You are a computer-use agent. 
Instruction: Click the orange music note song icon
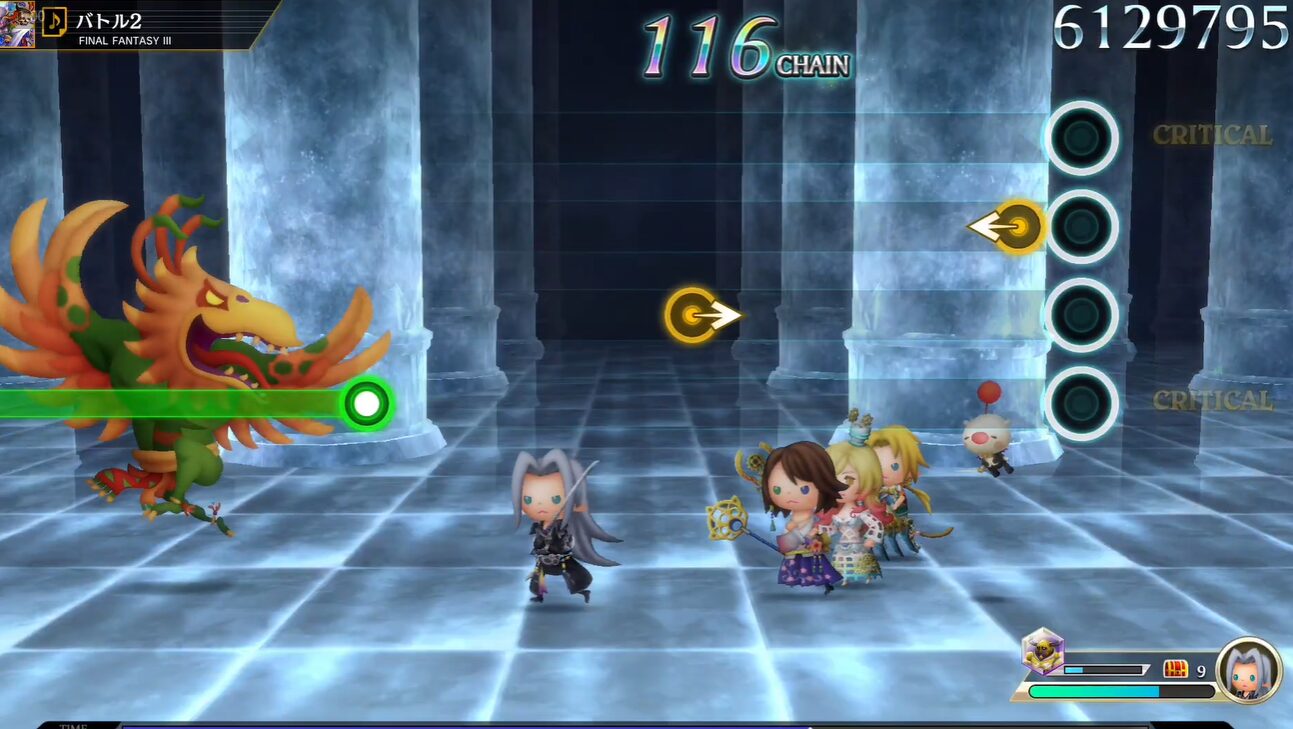pyautogui.click(x=54, y=21)
